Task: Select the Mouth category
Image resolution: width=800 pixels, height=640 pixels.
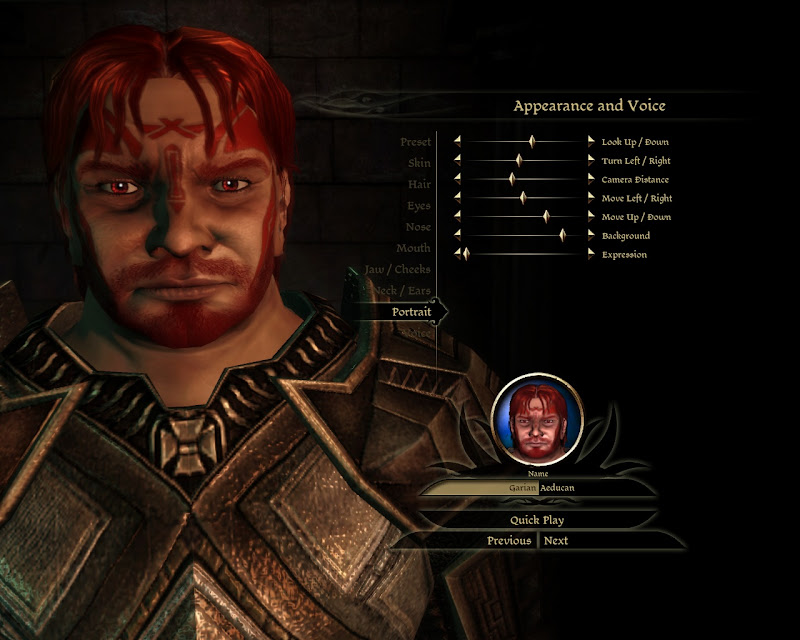Action: (x=413, y=248)
